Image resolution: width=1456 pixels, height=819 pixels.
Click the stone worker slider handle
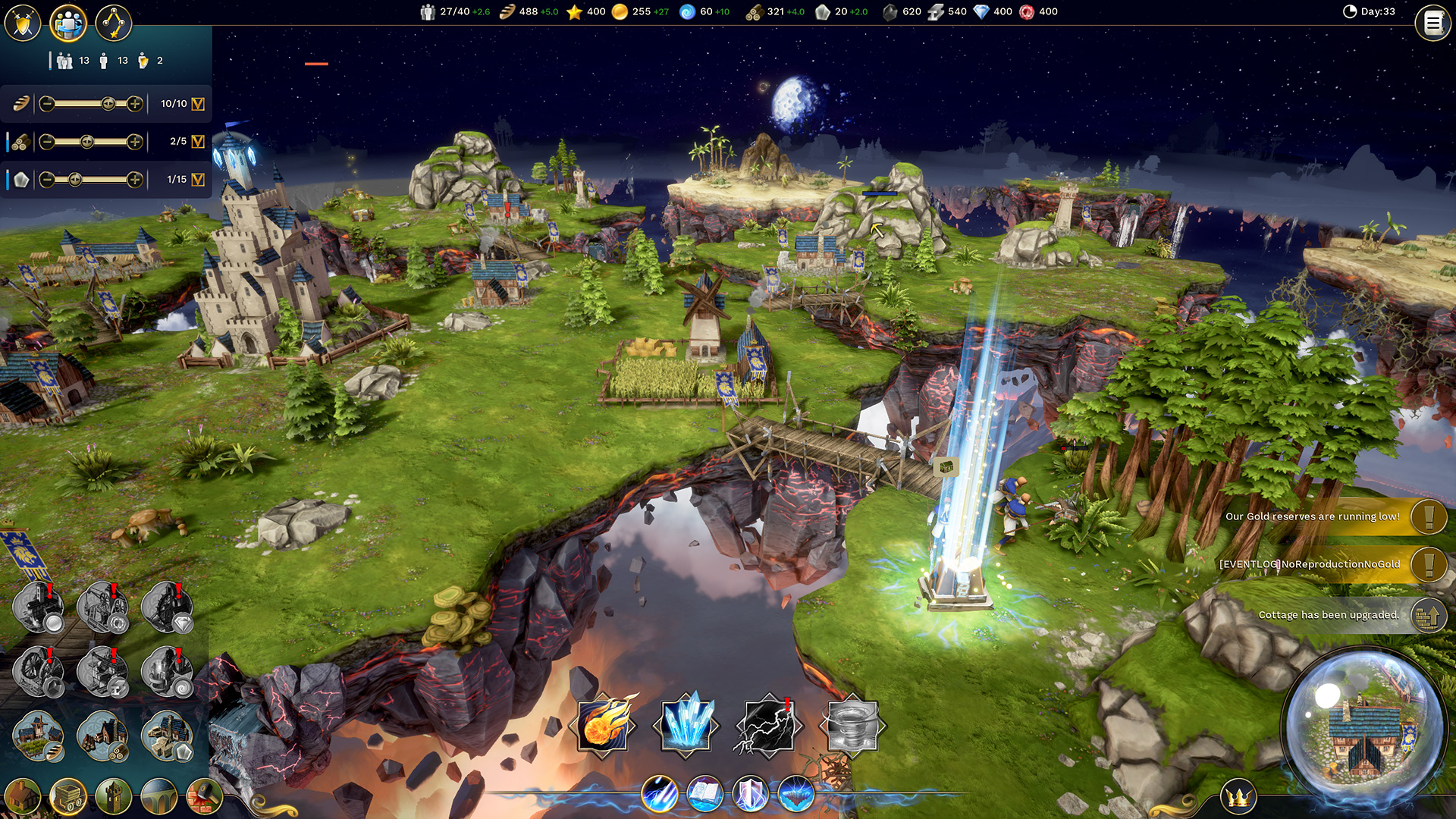pos(74,180)
